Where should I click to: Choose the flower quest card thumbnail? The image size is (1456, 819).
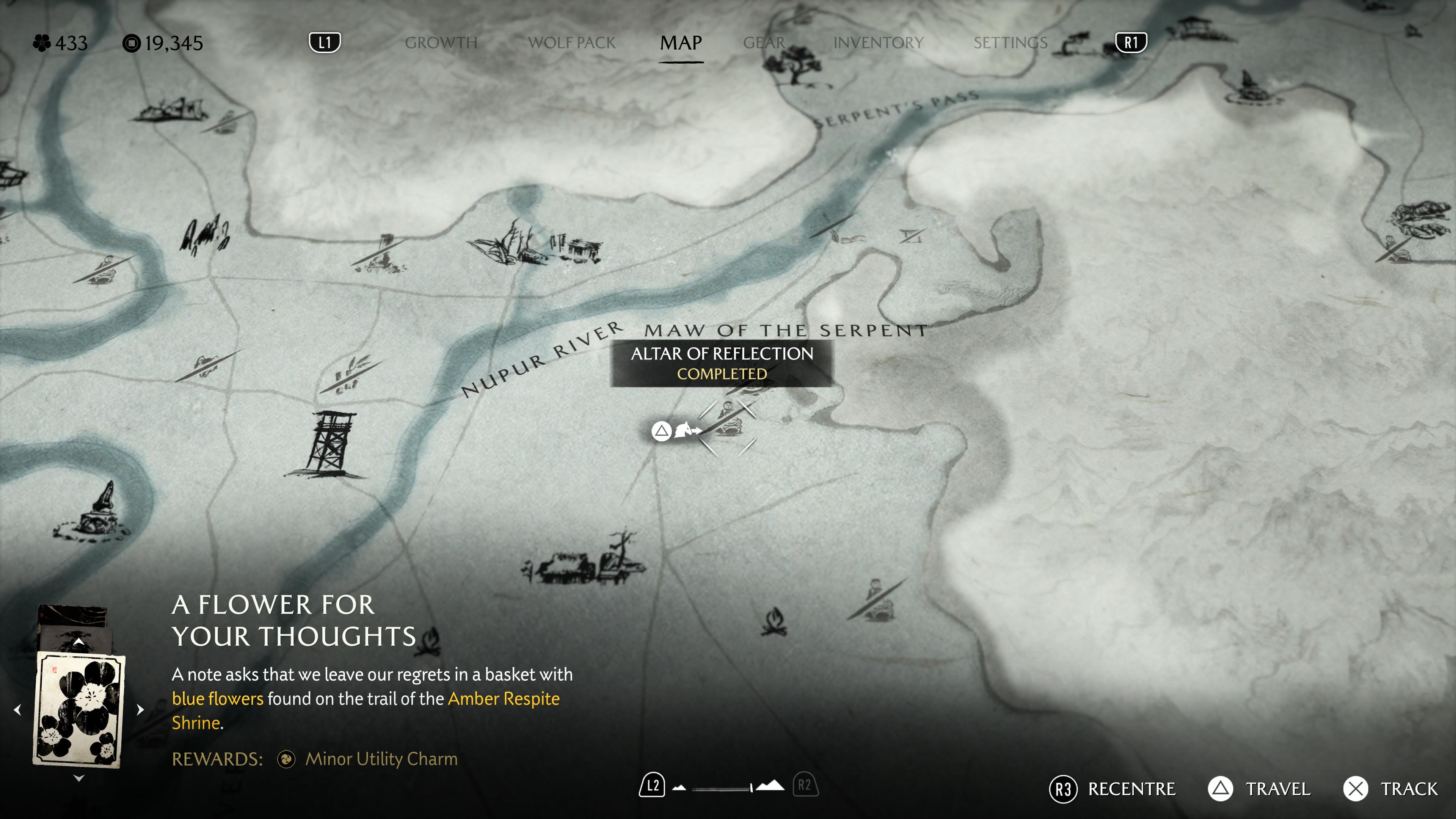(x=79, y=709)
